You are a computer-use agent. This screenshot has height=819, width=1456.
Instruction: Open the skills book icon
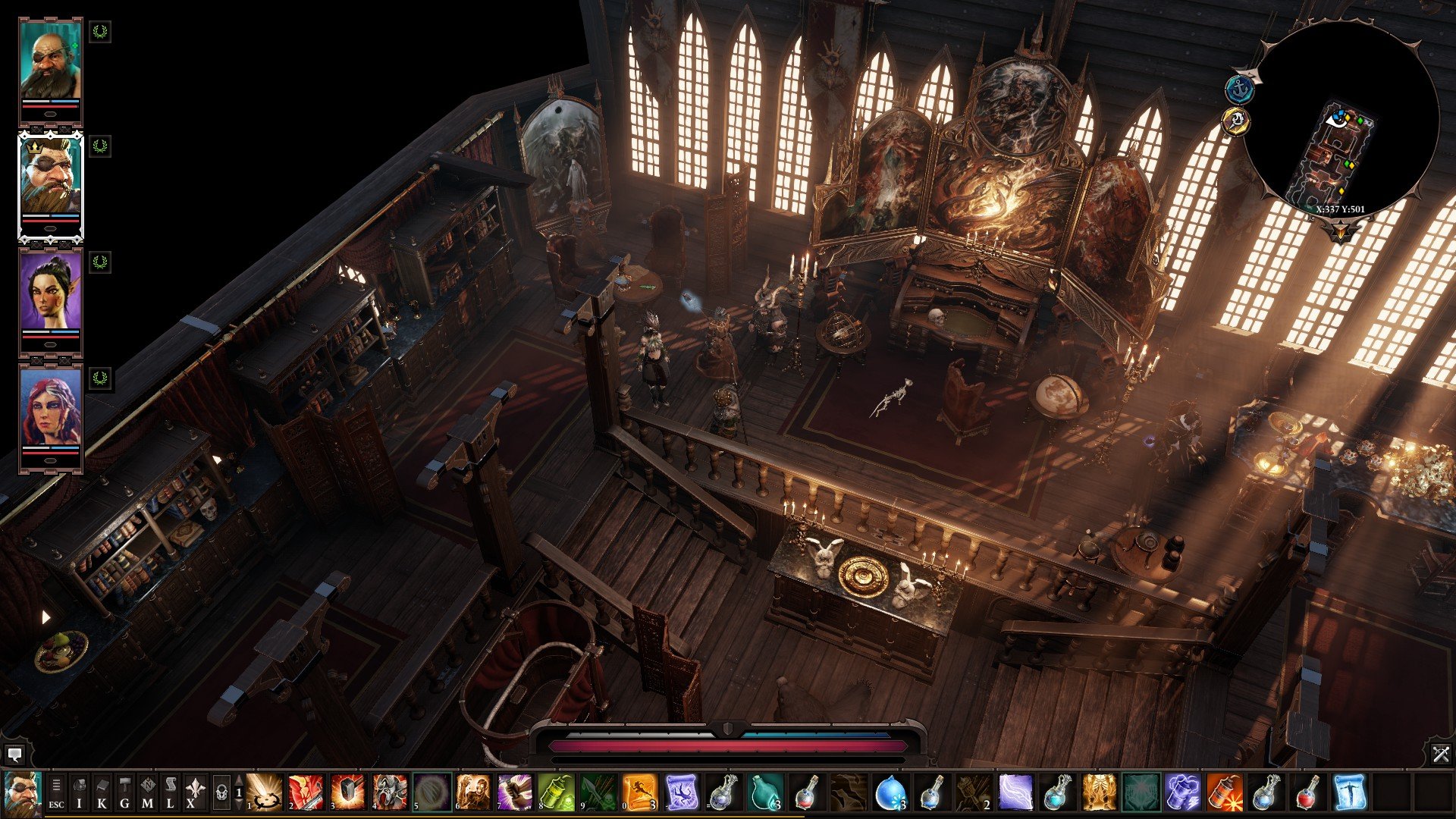(x=102, y=793)
